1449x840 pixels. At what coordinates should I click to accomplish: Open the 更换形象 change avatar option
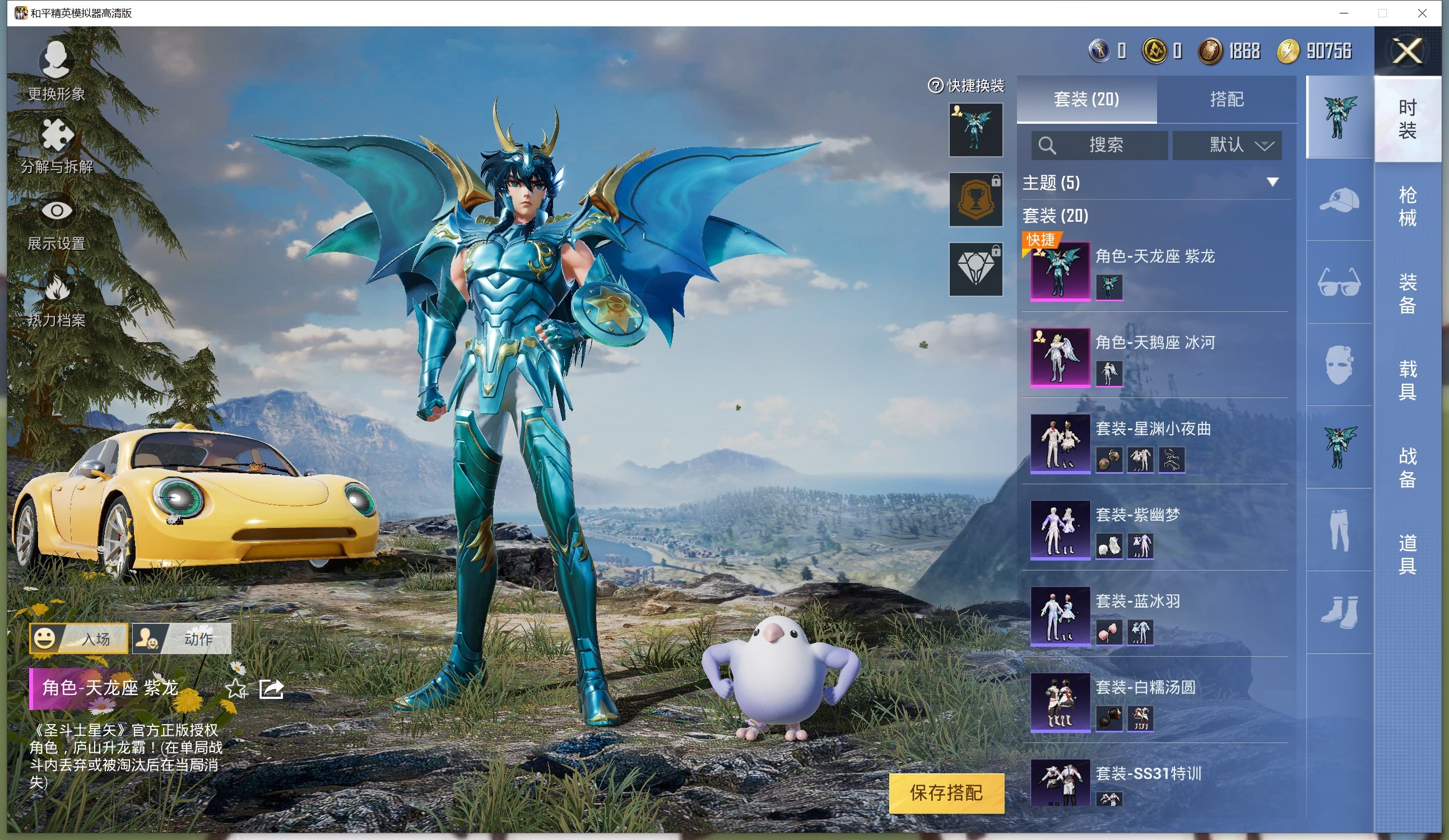pyautogui.click(x=56, y=69)
